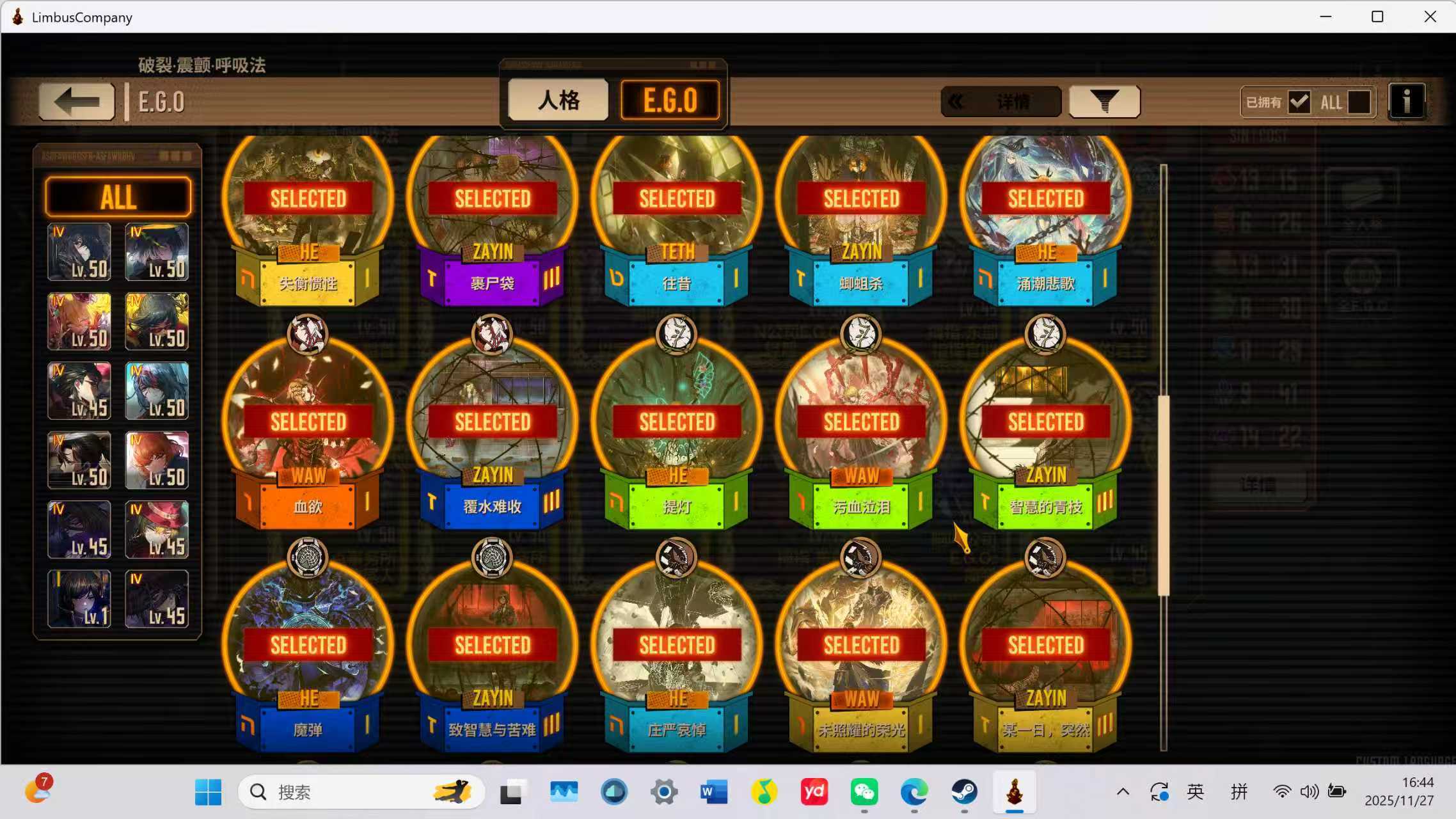Image resolution: width=1456 pixels, height=819 pixels.
Task: Launch Limbus Company from the taskbar
Action: (1015, 791)
